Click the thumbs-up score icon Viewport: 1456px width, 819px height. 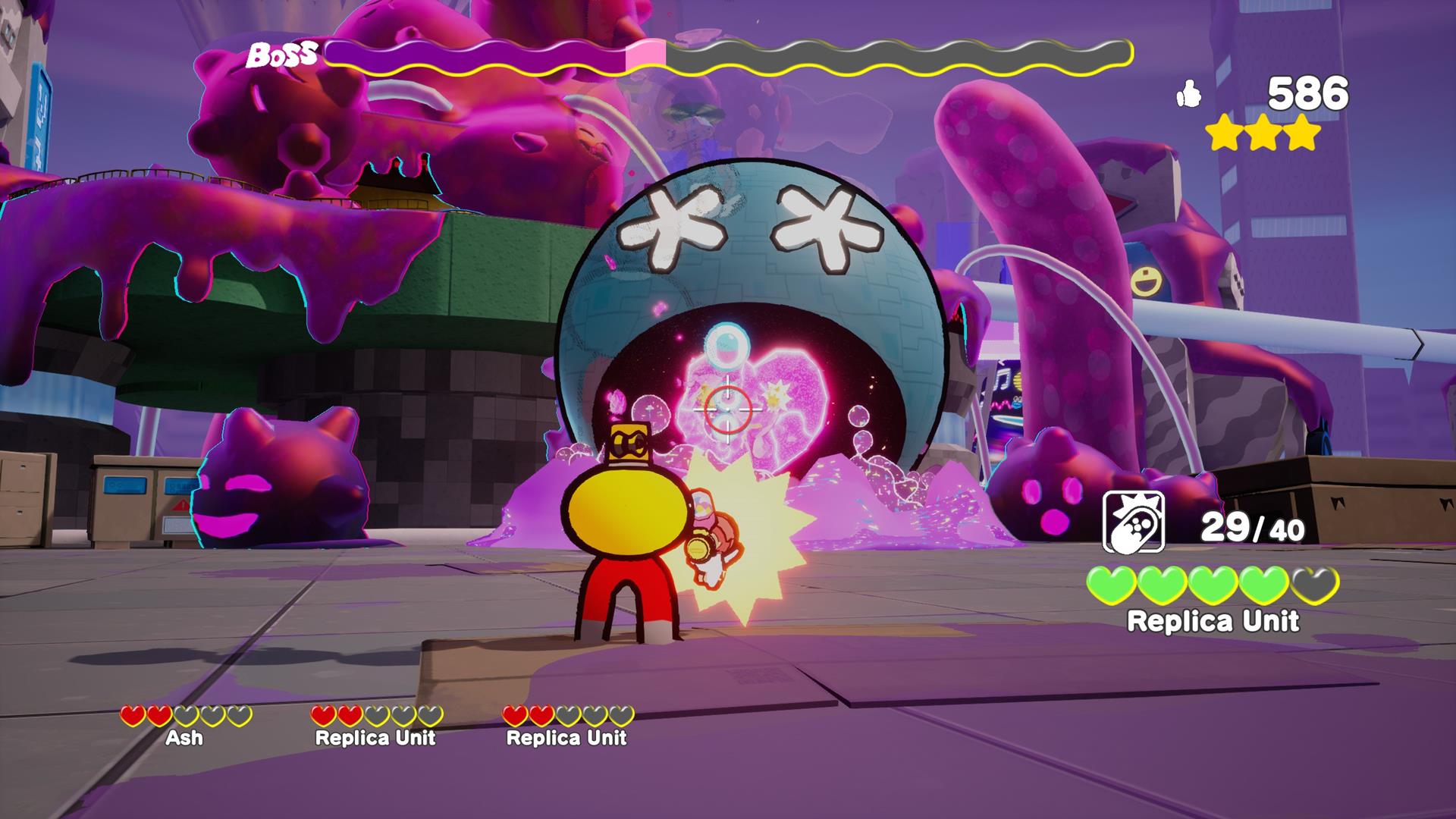[1191, 93]
